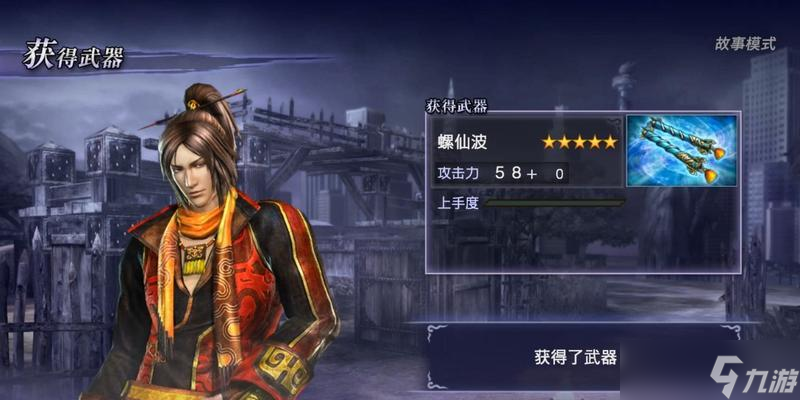Select the 螺仙波 weapon thumbnail
This screenshot has width=800, height=400.
pyautogui.click(x=682, y=151)
